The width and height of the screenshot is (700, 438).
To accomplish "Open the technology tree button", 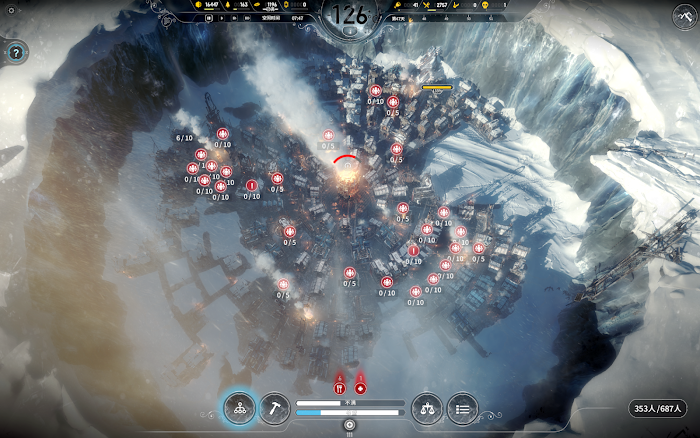I will point(239,407).
